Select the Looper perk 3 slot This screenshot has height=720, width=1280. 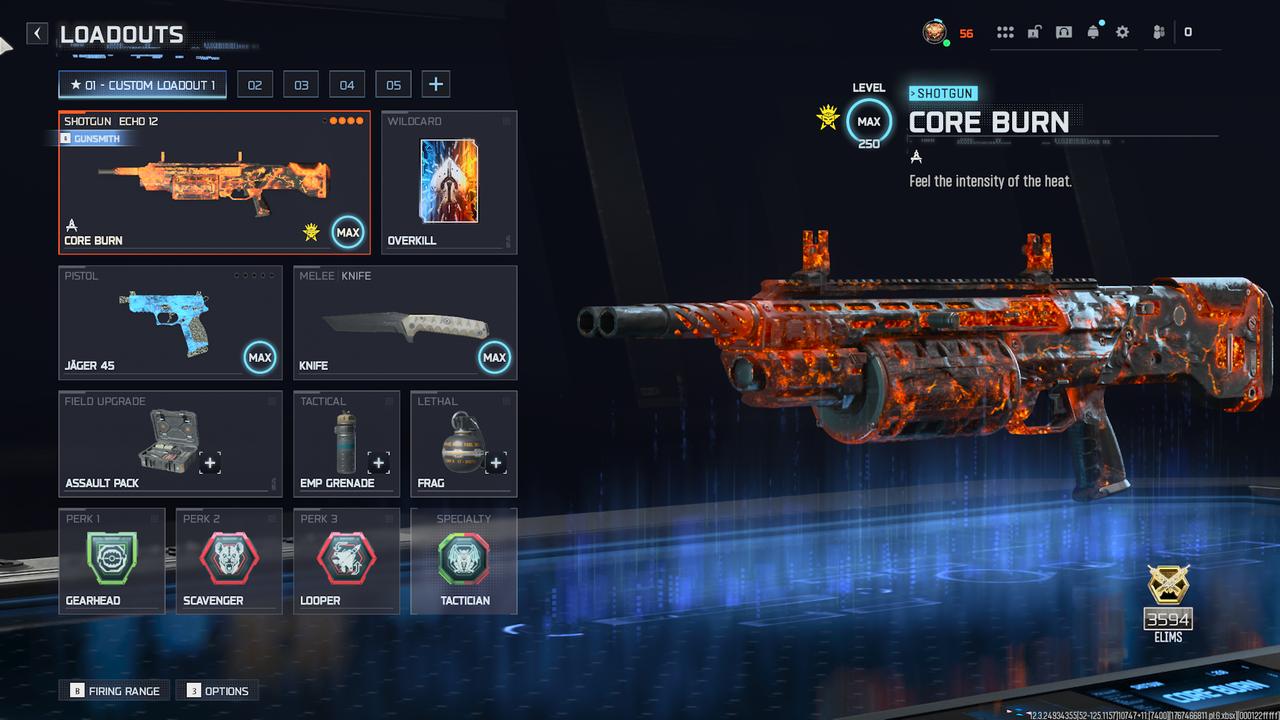[346, 560]
